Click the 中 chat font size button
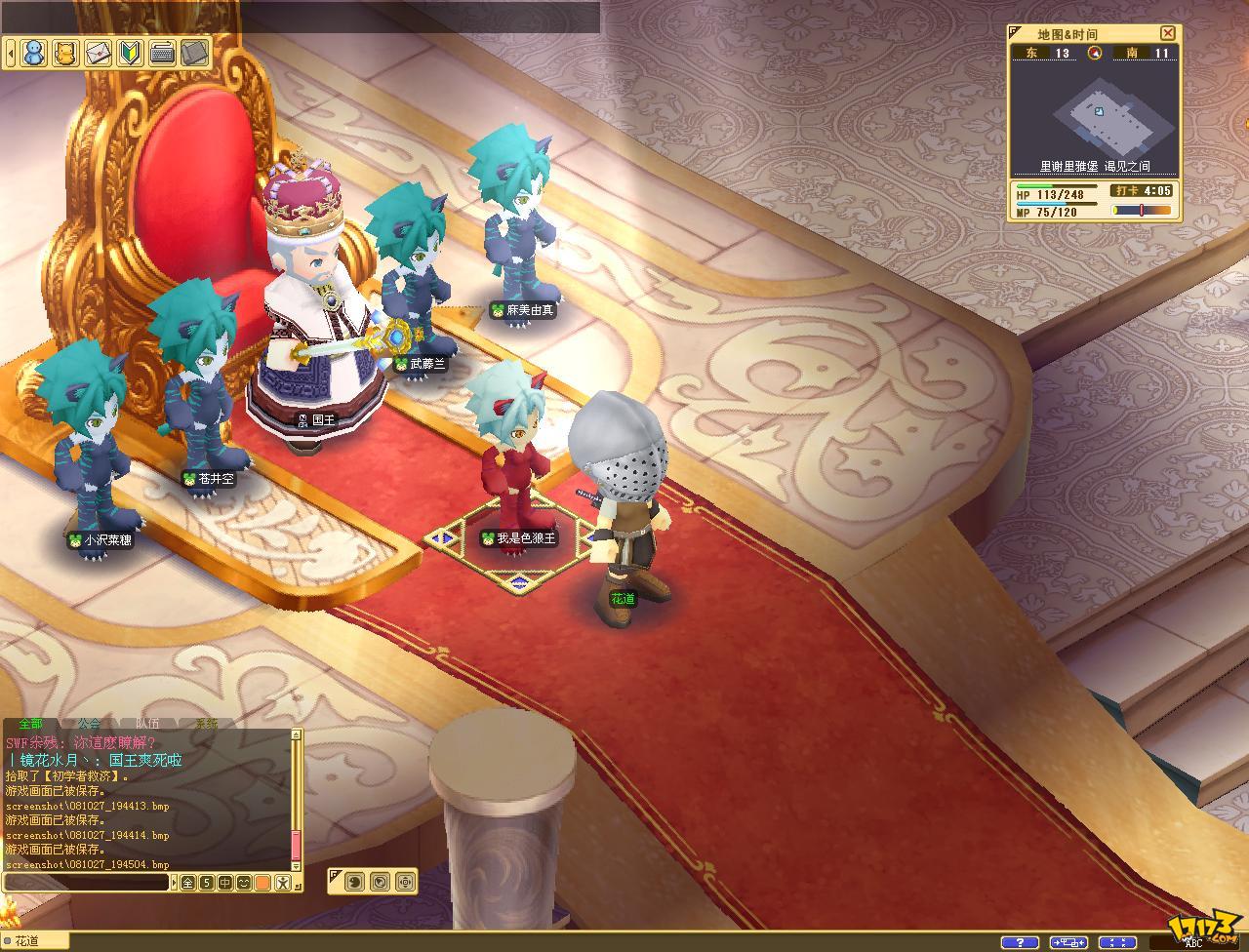1249x952 pixels. pos(225,883)
